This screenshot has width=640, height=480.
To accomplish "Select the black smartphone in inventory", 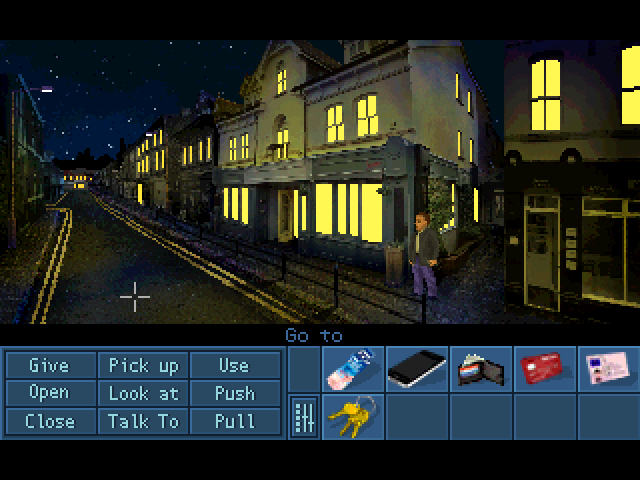I will click(416, 368).
